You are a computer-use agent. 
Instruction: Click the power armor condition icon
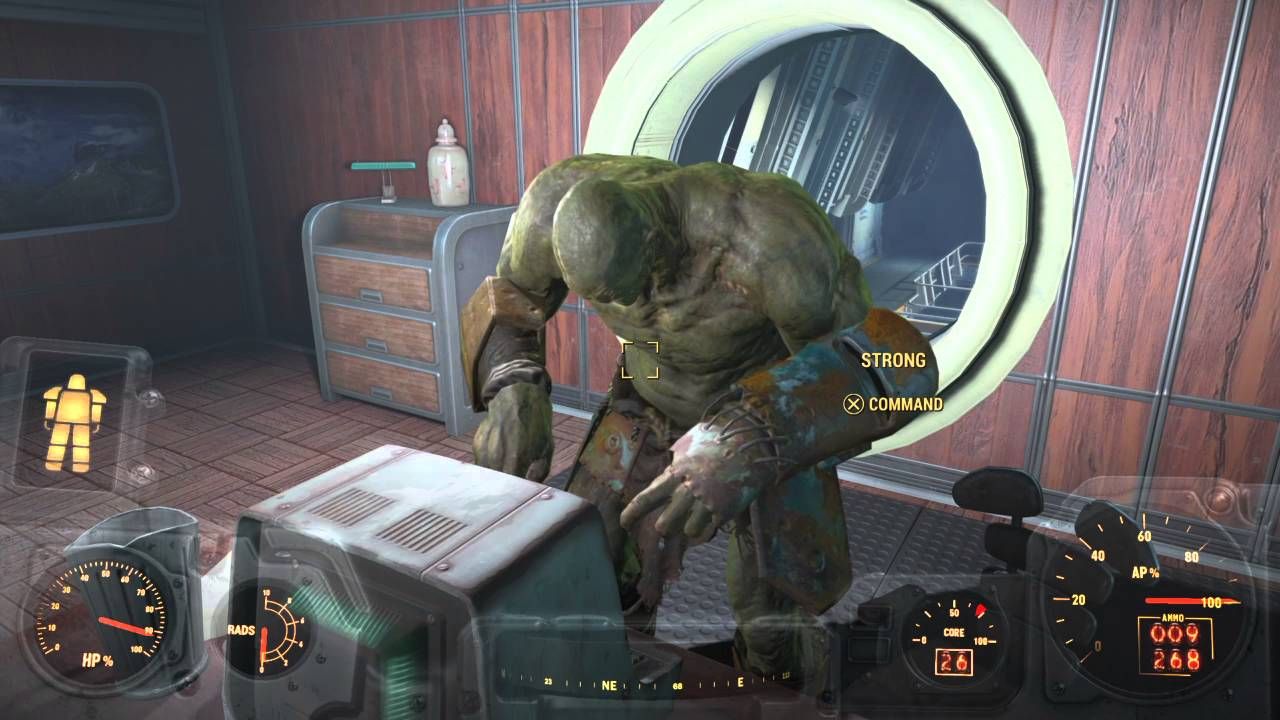[73, 423]
